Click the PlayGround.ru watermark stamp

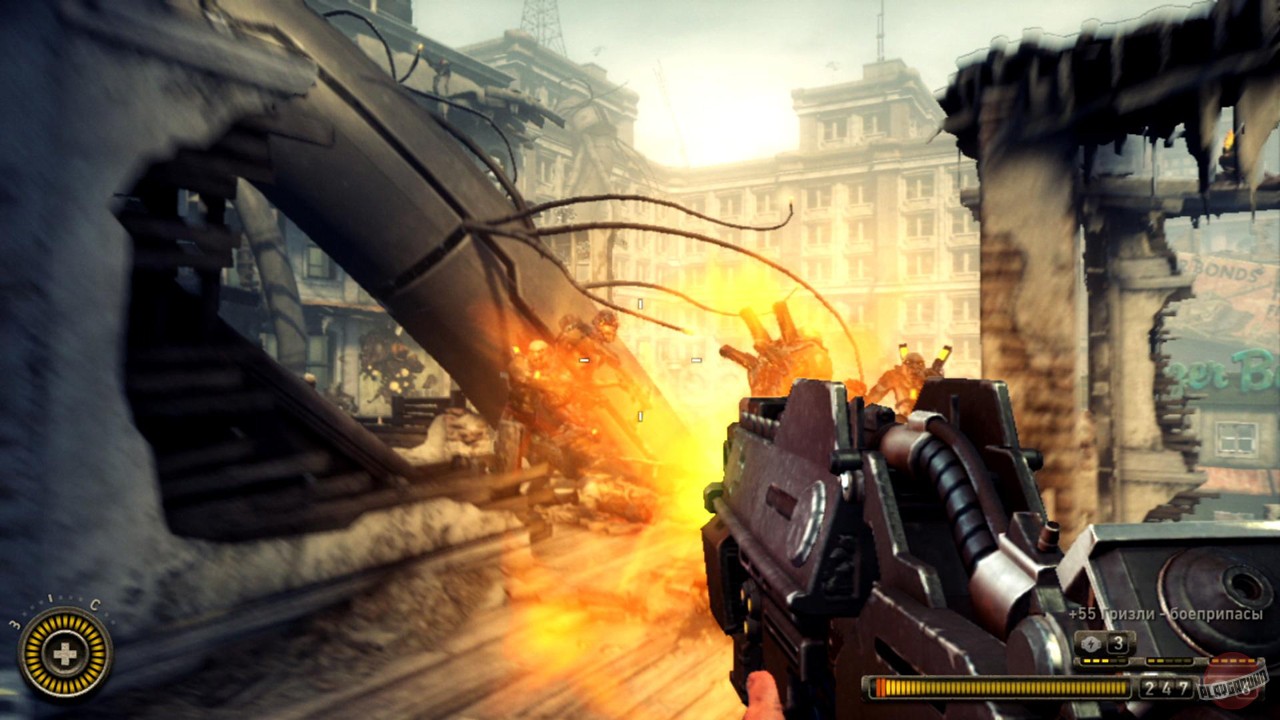(x=1233, y=685)
